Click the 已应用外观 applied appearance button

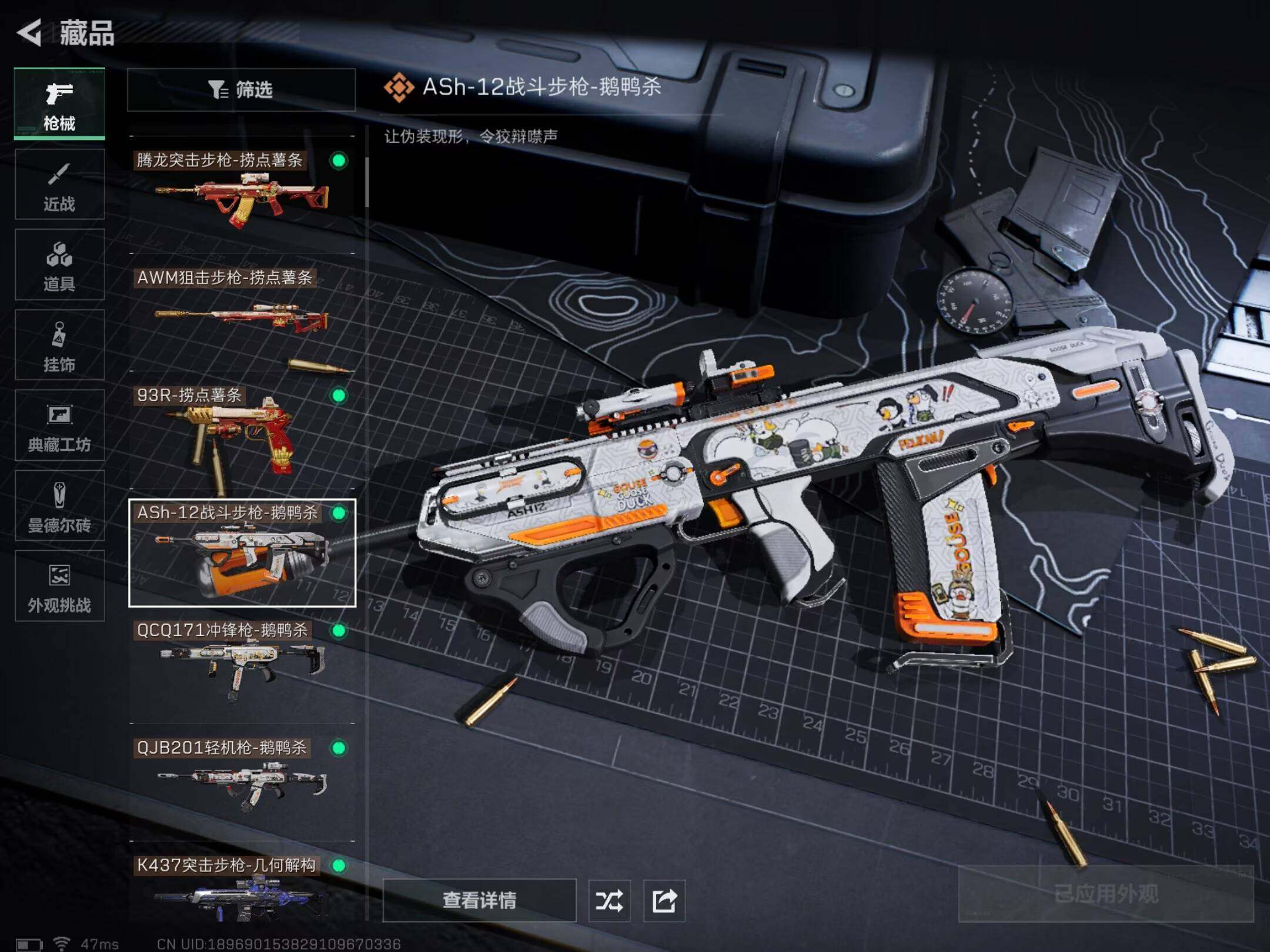tap(1105, 894)
